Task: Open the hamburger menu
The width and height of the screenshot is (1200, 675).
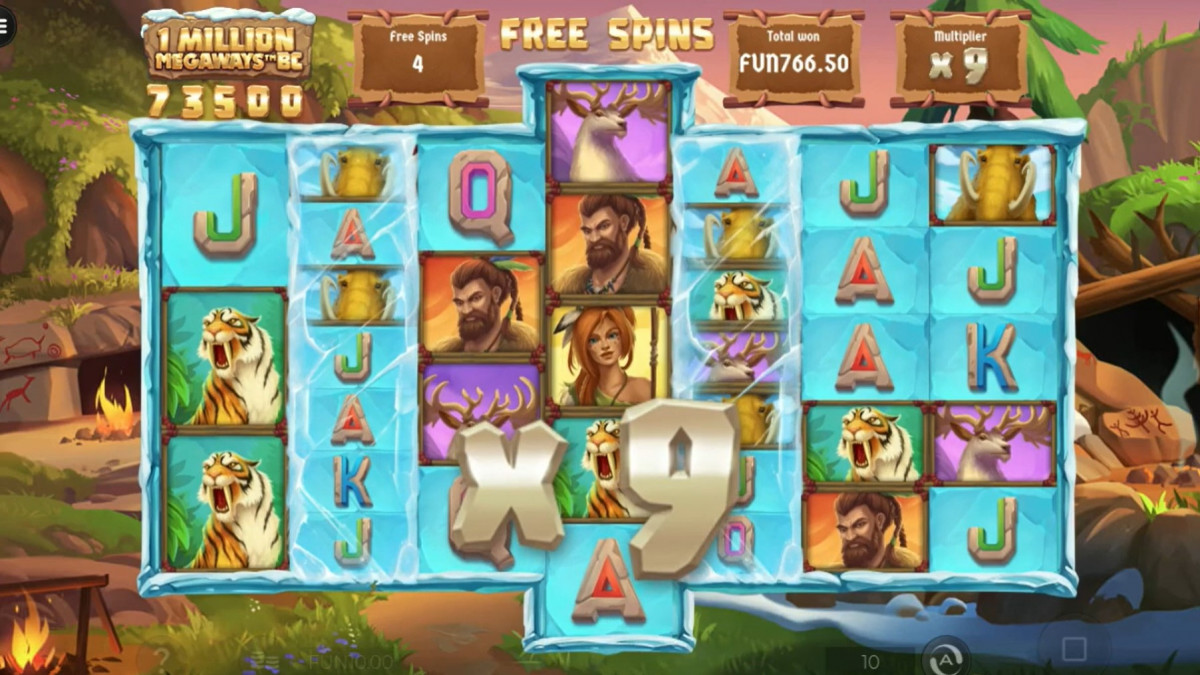Action: pyautogui.click(x=4, y=27)
